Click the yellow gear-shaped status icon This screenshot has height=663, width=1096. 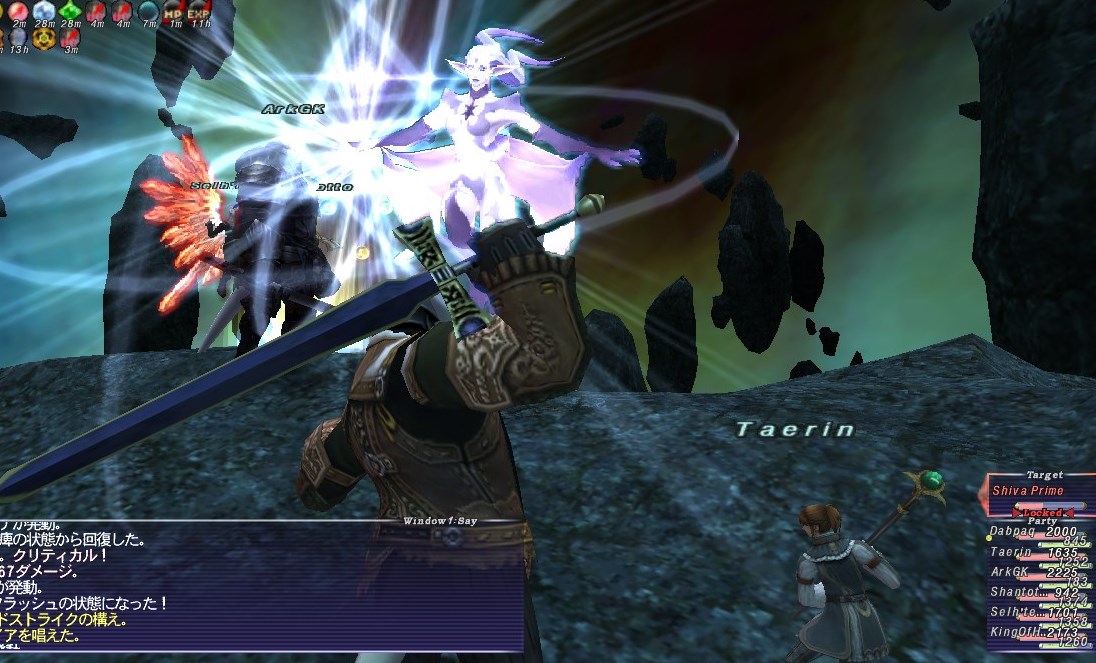pos(44,38)
